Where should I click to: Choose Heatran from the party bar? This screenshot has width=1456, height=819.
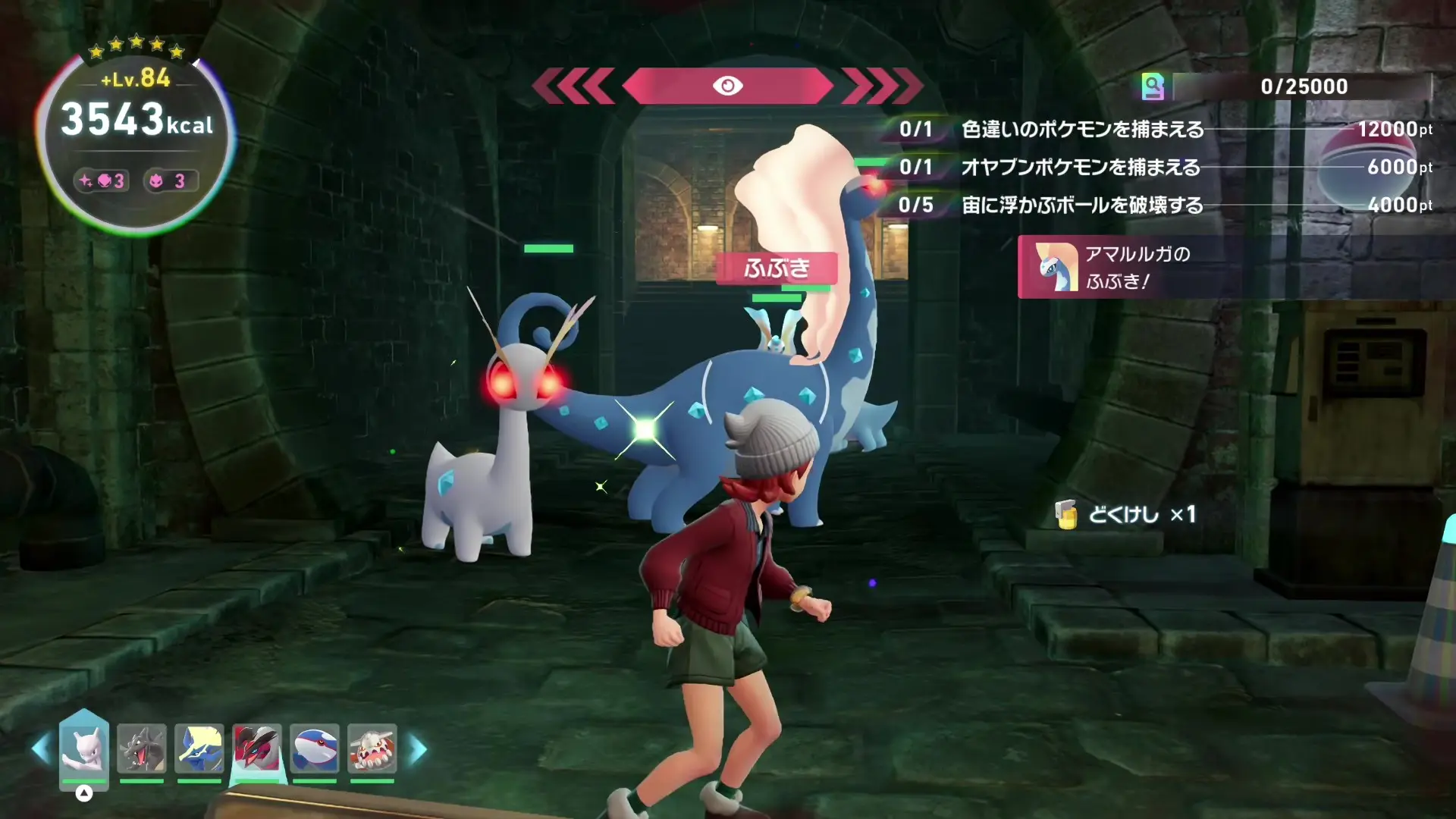[372, 748]
